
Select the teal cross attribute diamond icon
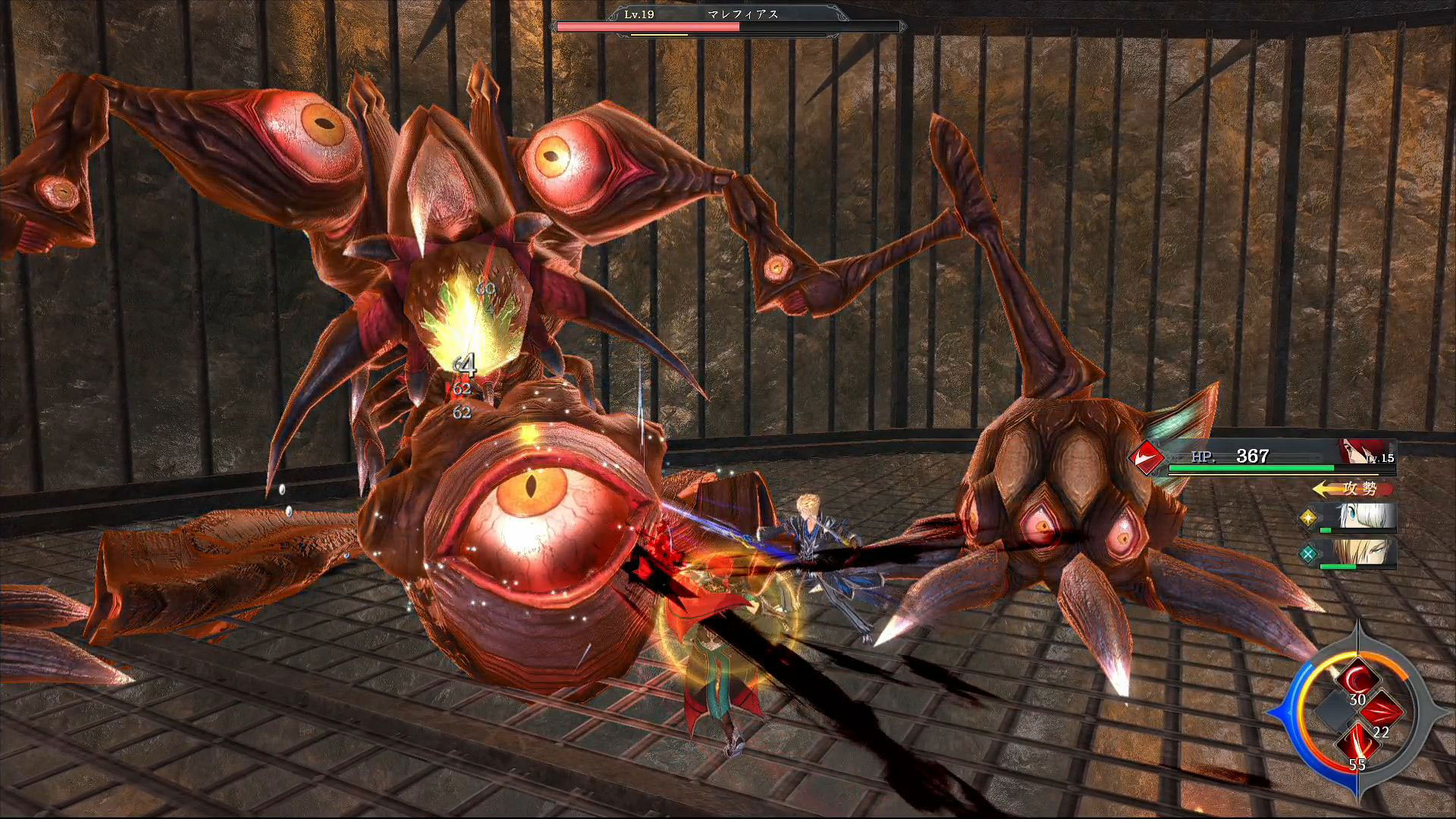tap(1308, 554)
